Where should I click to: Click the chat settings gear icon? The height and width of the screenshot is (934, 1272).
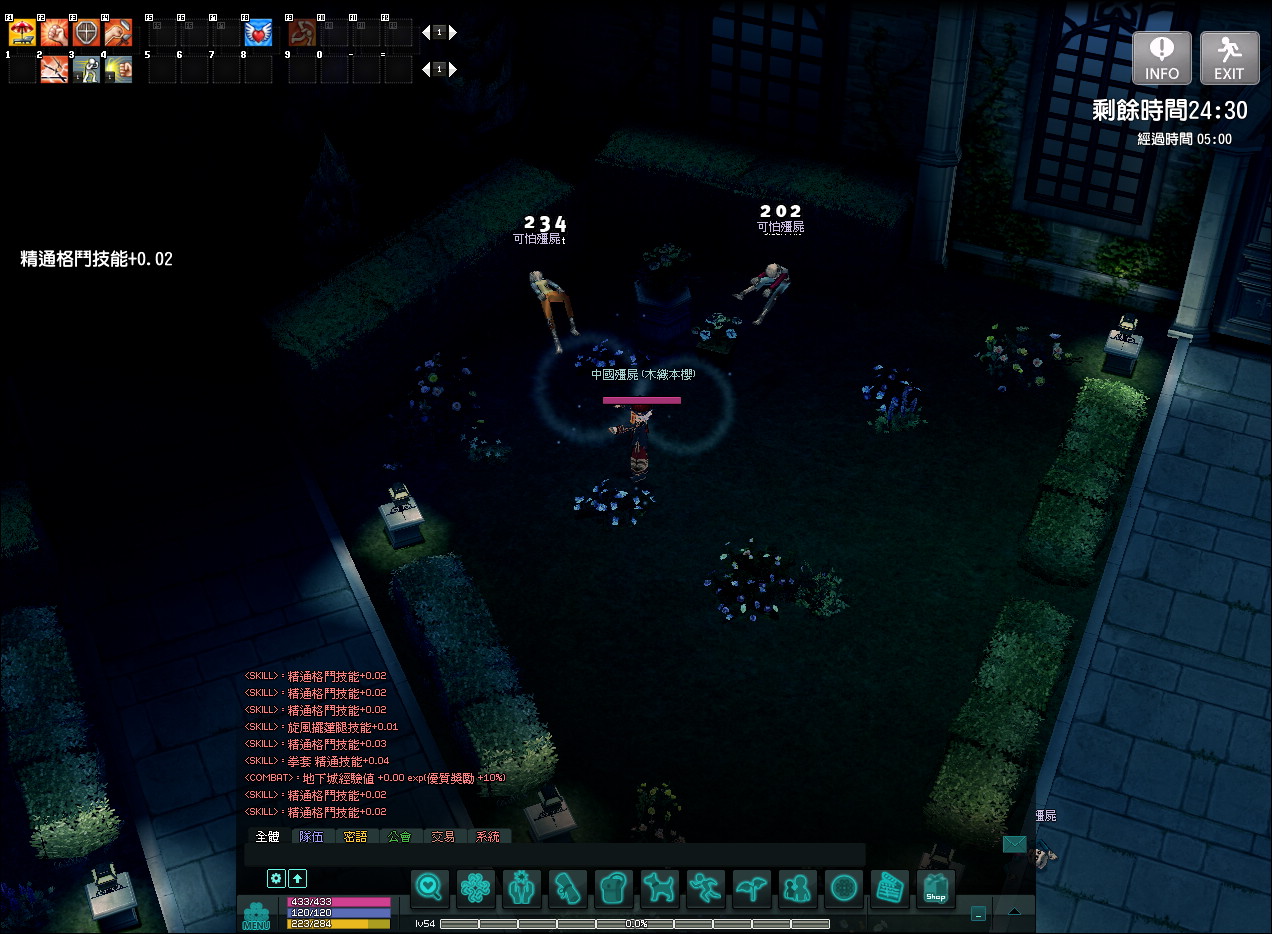[x=276, y=878]
